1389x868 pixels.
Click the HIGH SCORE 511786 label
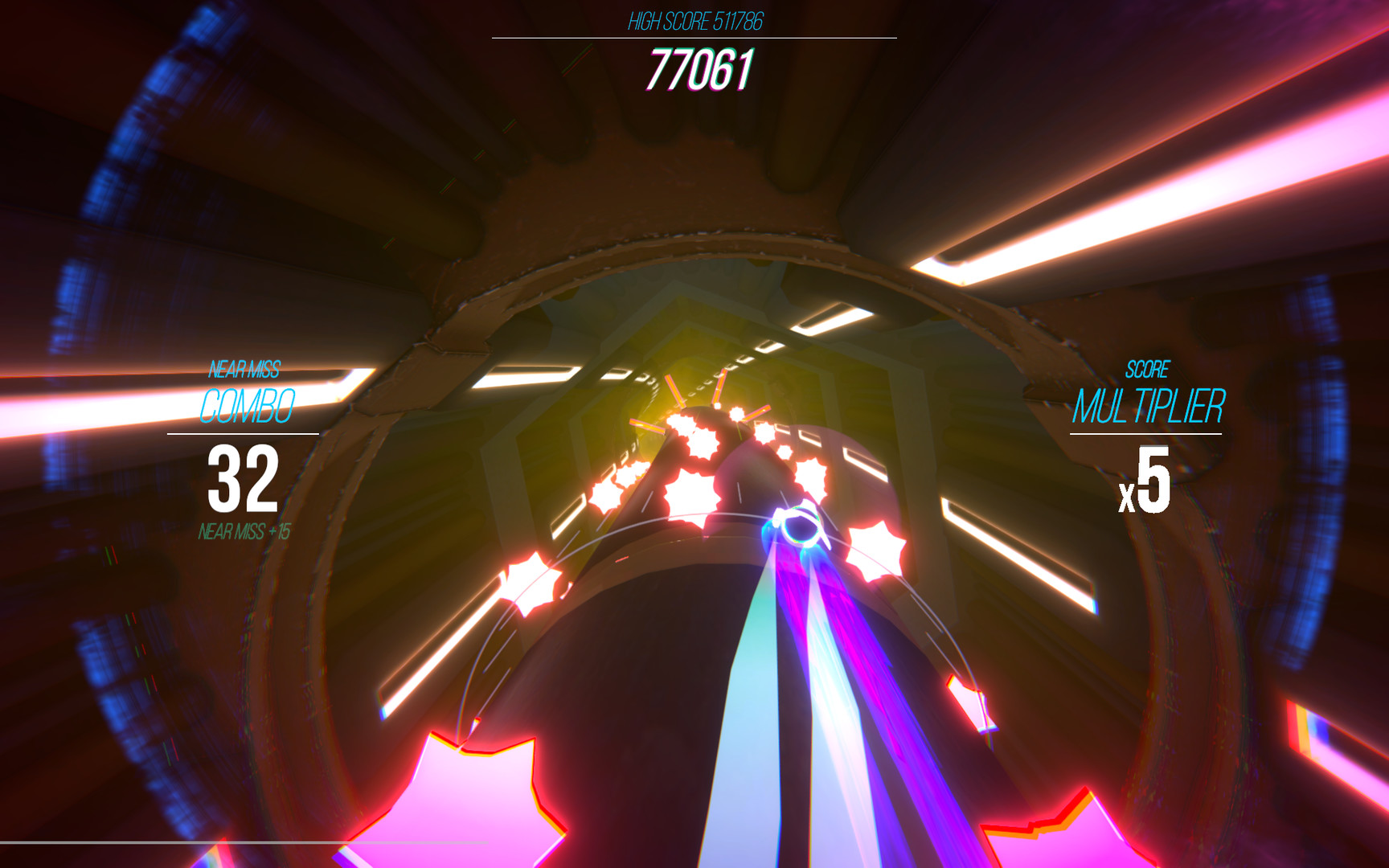coord(696,20)
